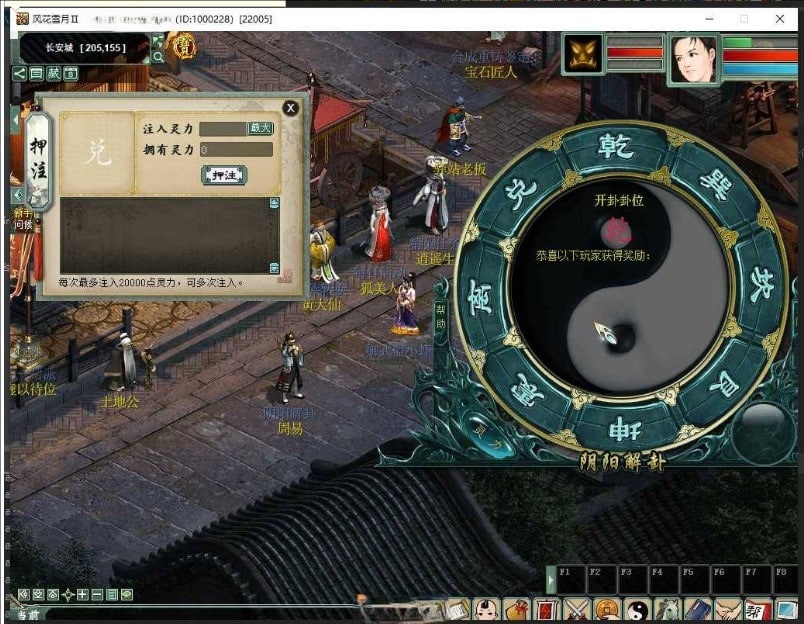Click the 最大 max spirit button
This screenshot has height=624, width=804.
coord(260,129)
